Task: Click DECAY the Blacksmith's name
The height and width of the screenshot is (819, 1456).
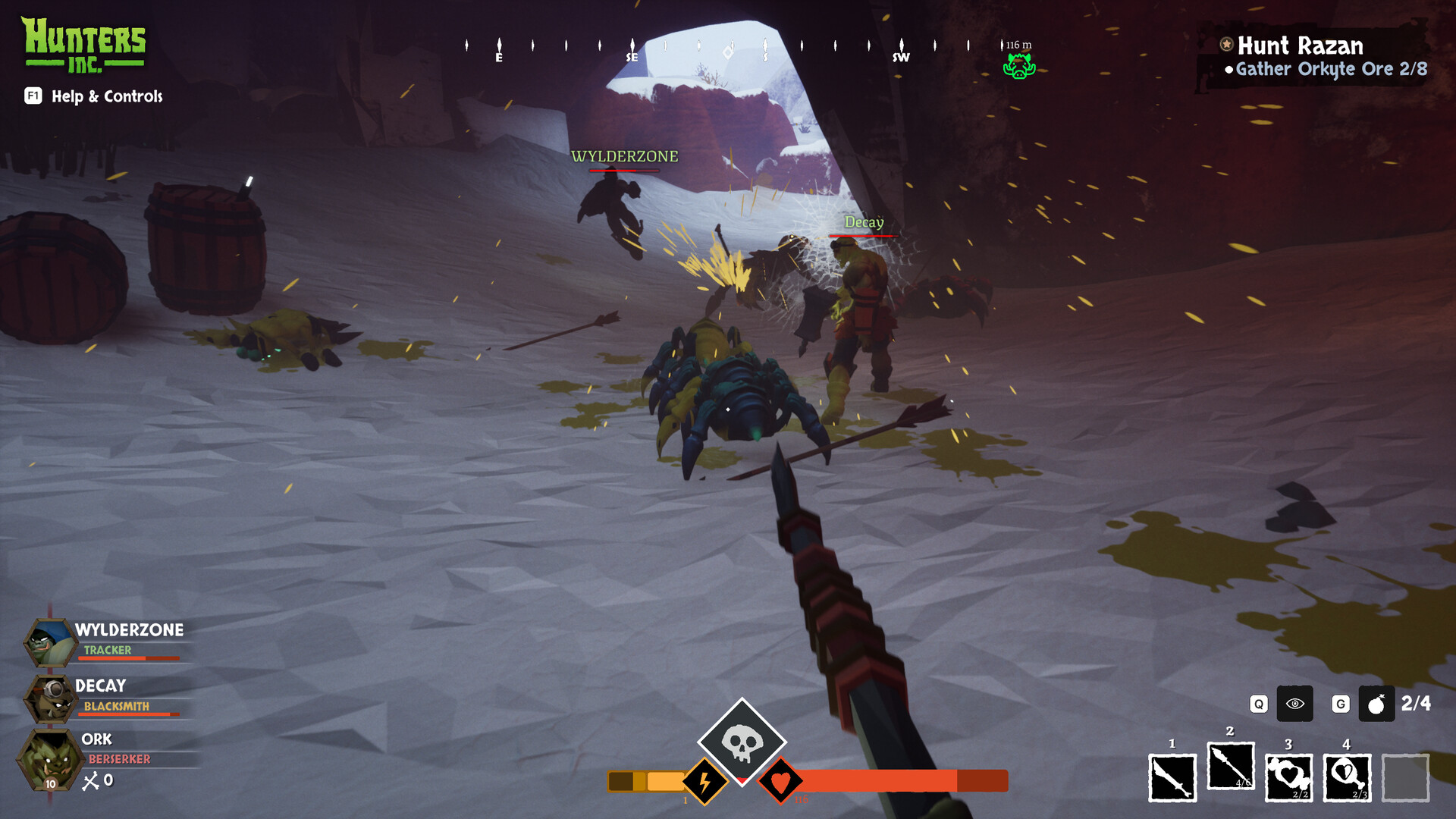Action: (100, 686)
